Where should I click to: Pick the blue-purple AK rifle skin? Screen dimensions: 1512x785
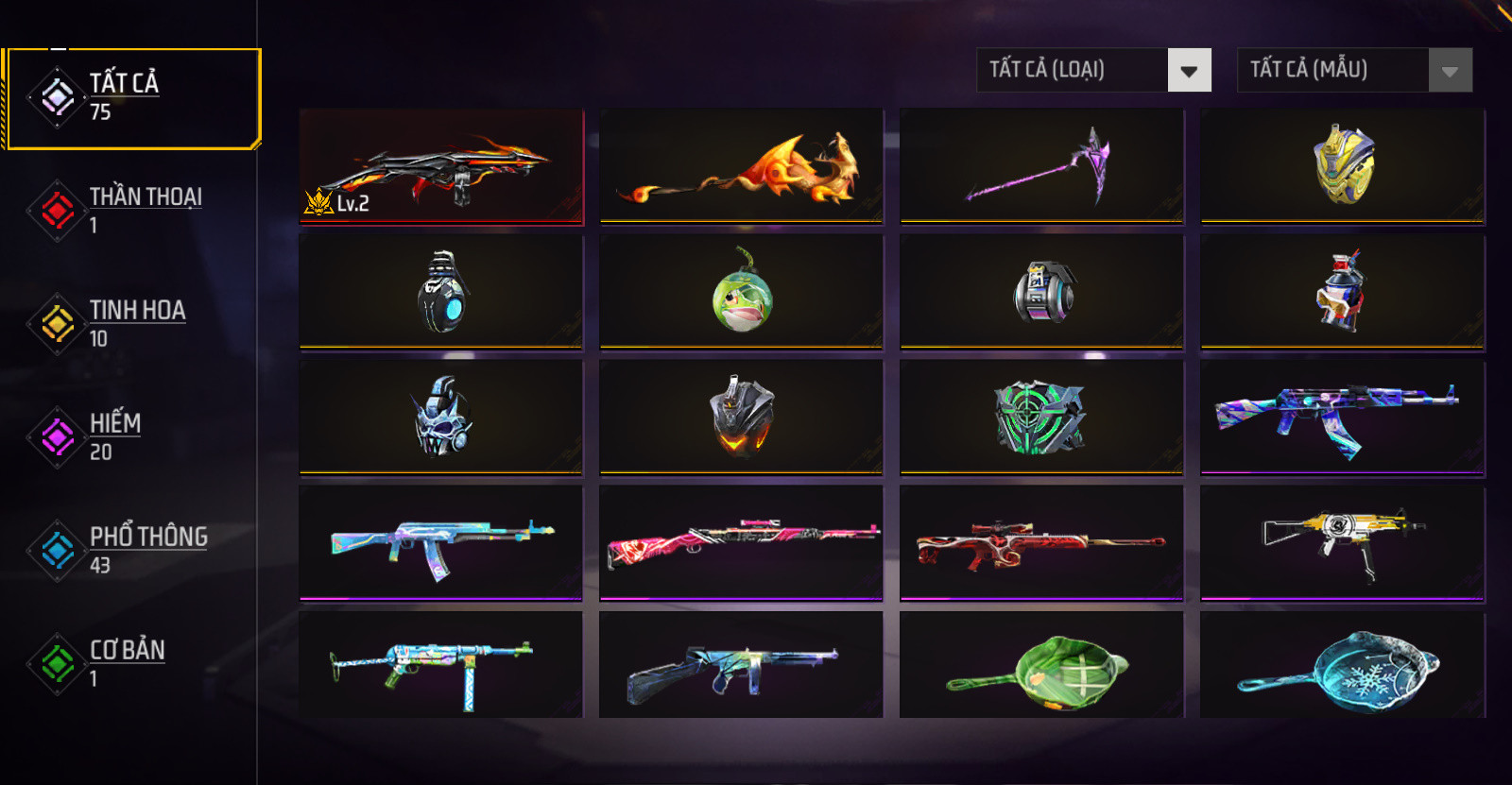[x=1343, y=417]
